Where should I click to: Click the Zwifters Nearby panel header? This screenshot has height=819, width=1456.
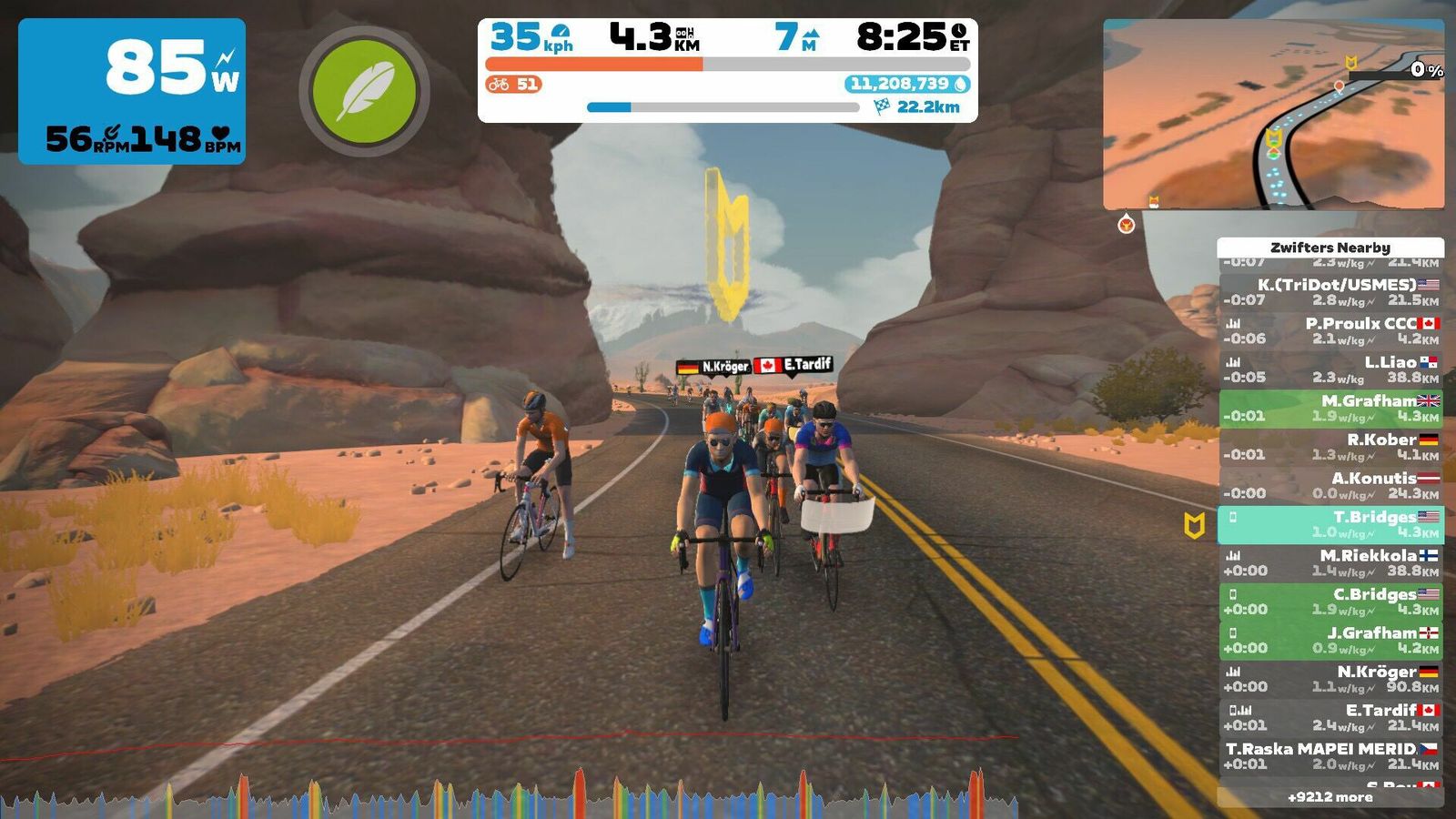click(x=1330, y=248)
